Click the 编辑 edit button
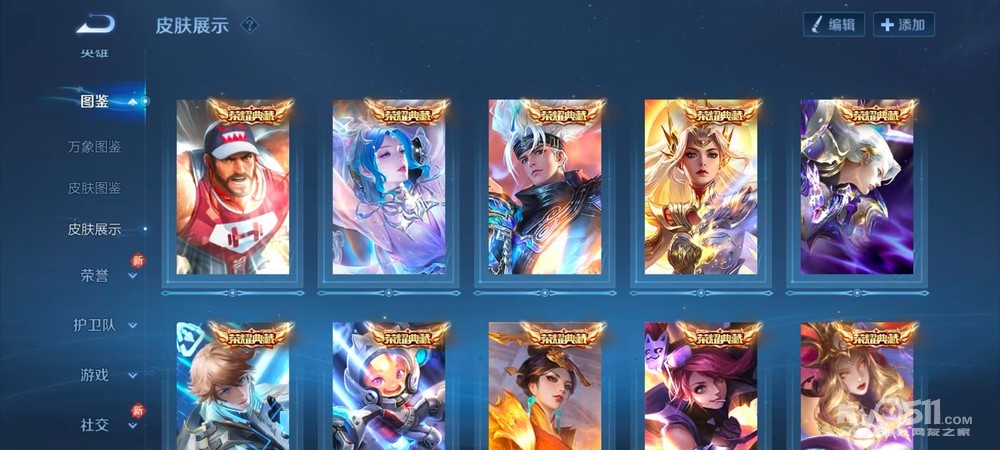 [x=834, y=25]
